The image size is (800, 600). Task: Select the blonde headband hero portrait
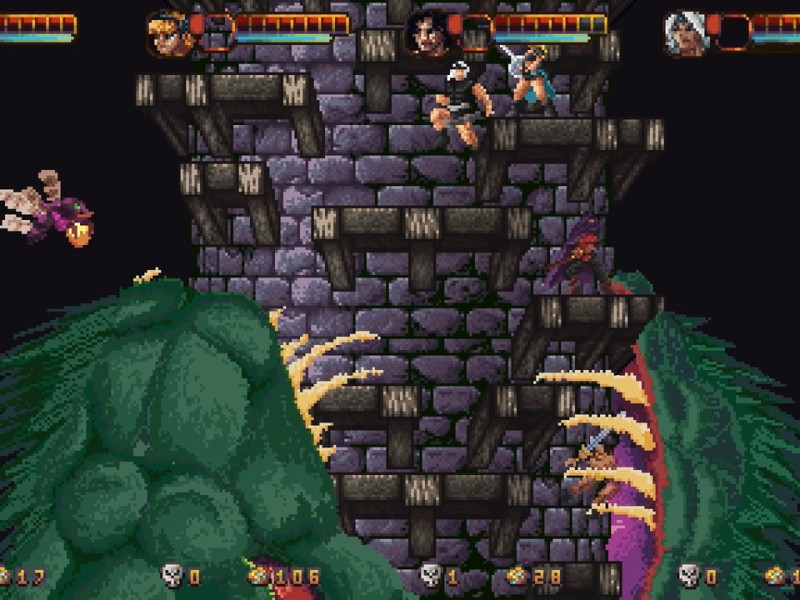[167, 32]
